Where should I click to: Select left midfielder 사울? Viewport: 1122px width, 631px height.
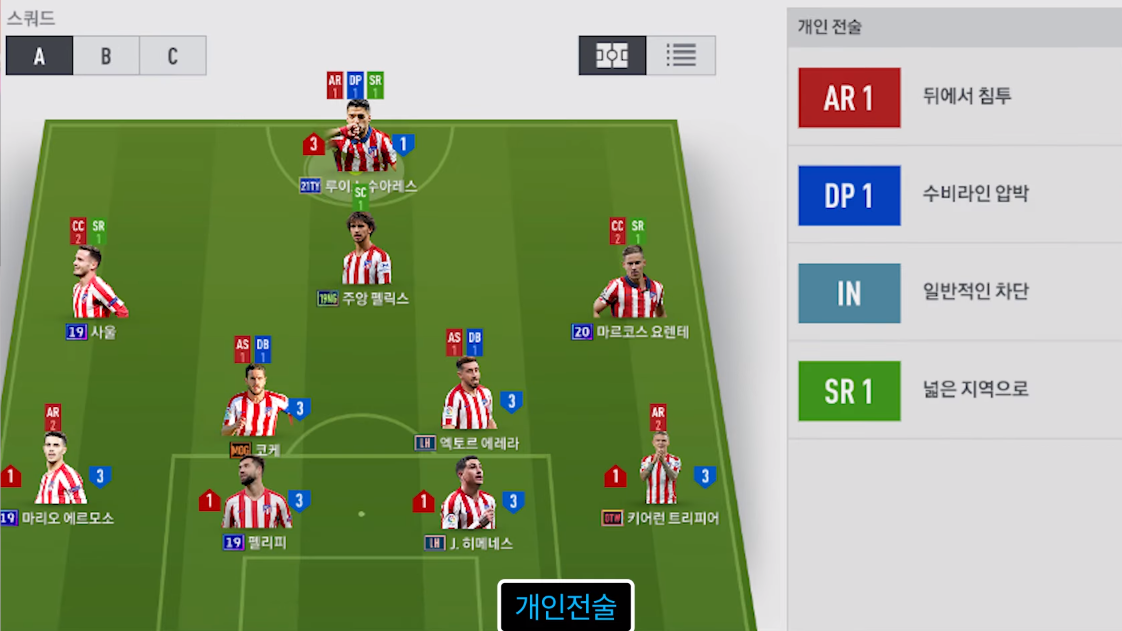96,287
